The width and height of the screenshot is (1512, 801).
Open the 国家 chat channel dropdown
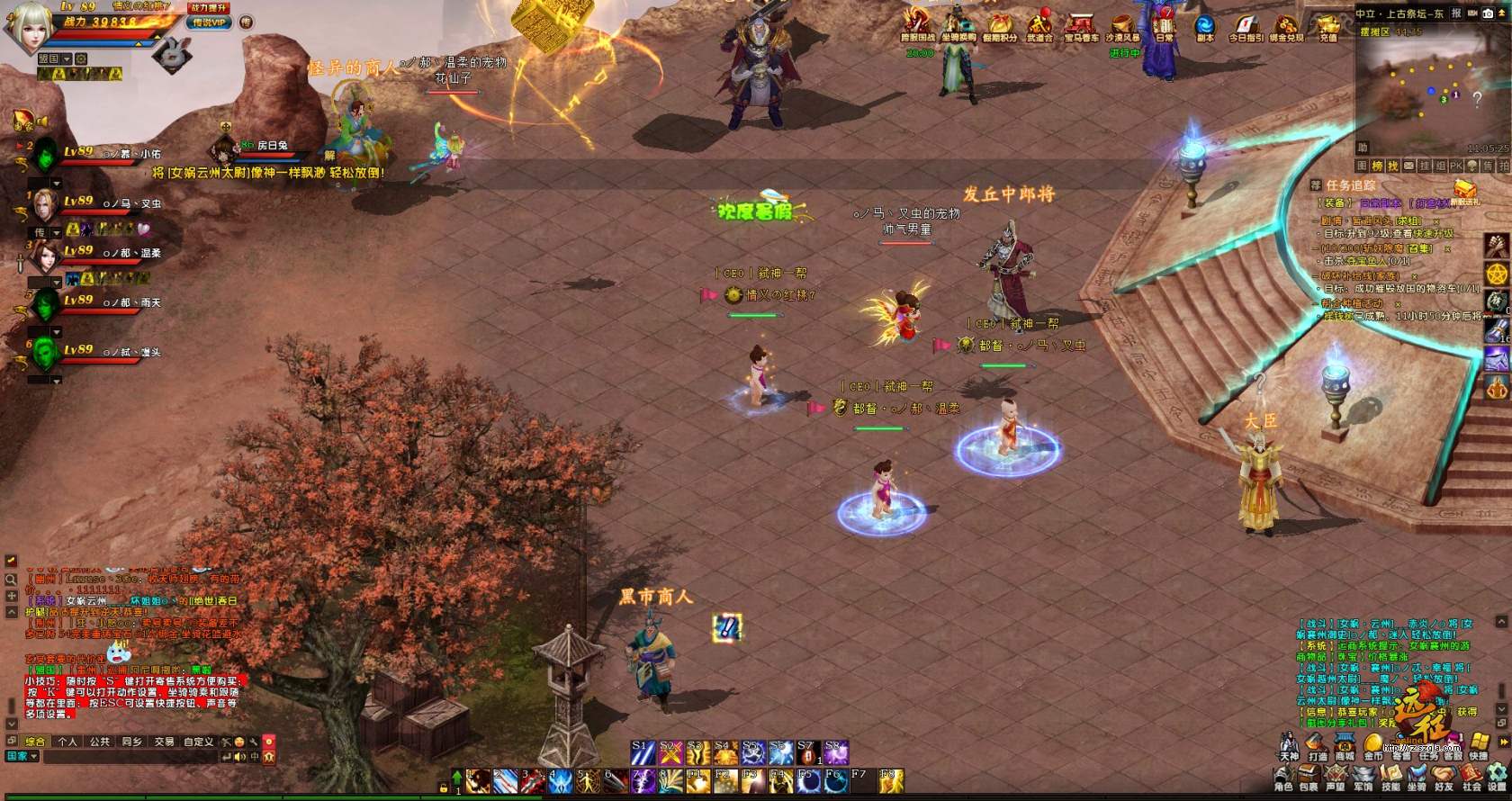22,757
